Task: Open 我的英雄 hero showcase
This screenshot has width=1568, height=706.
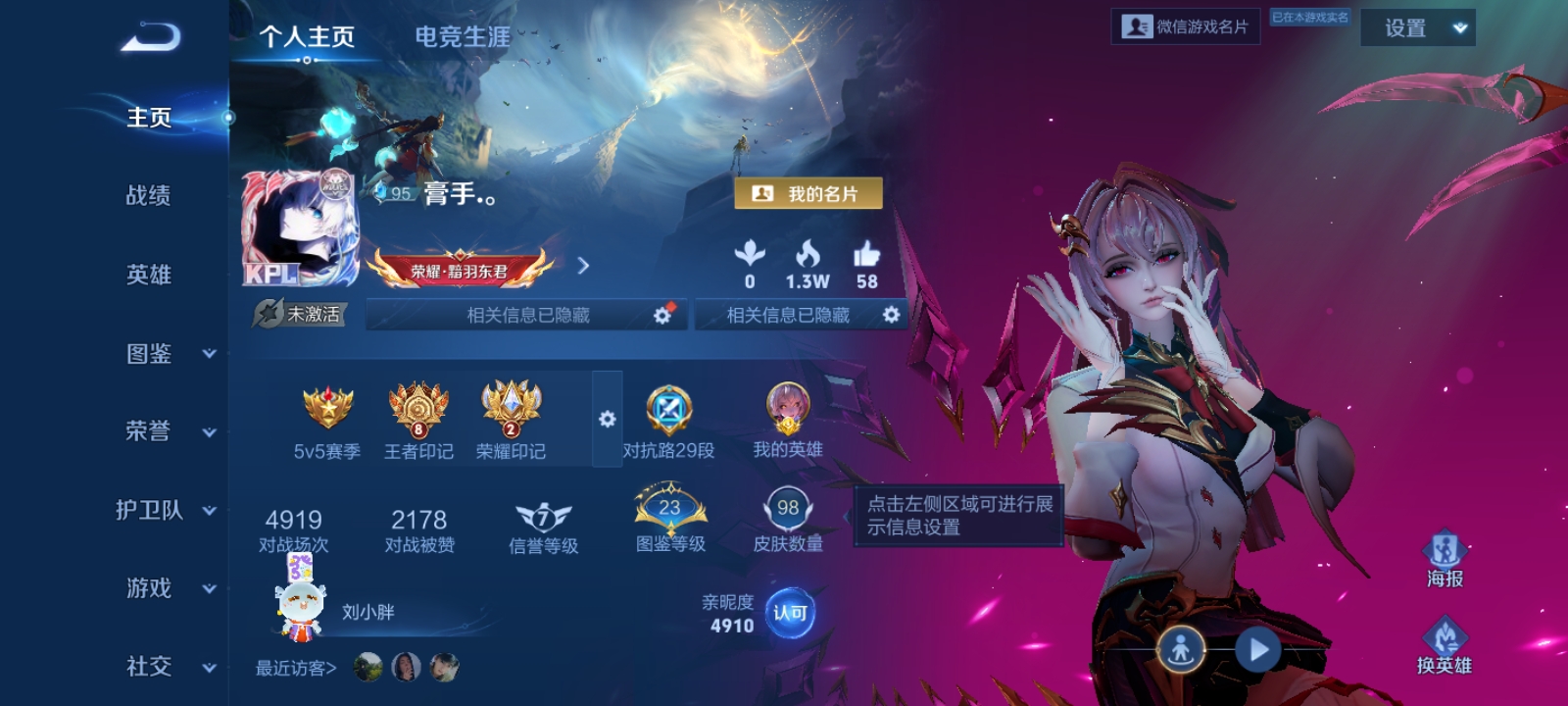Action: point(784,412)
